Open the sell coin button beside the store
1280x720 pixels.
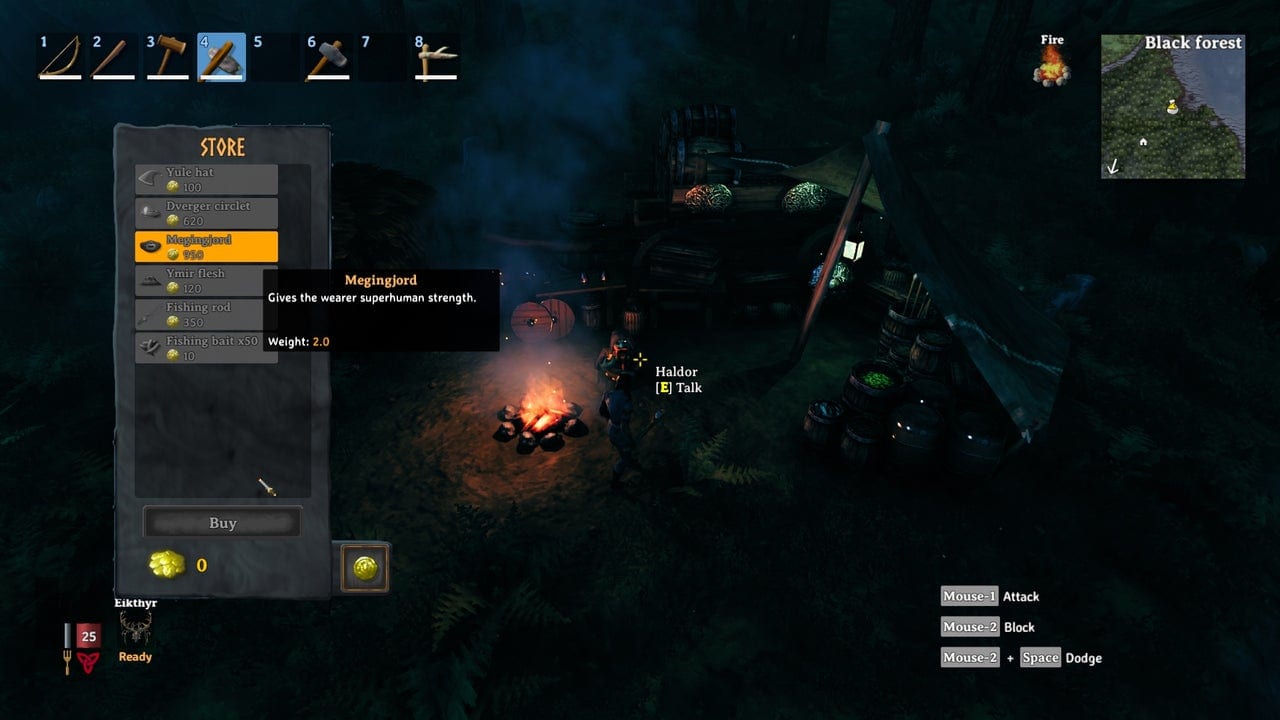coord(365,568)
